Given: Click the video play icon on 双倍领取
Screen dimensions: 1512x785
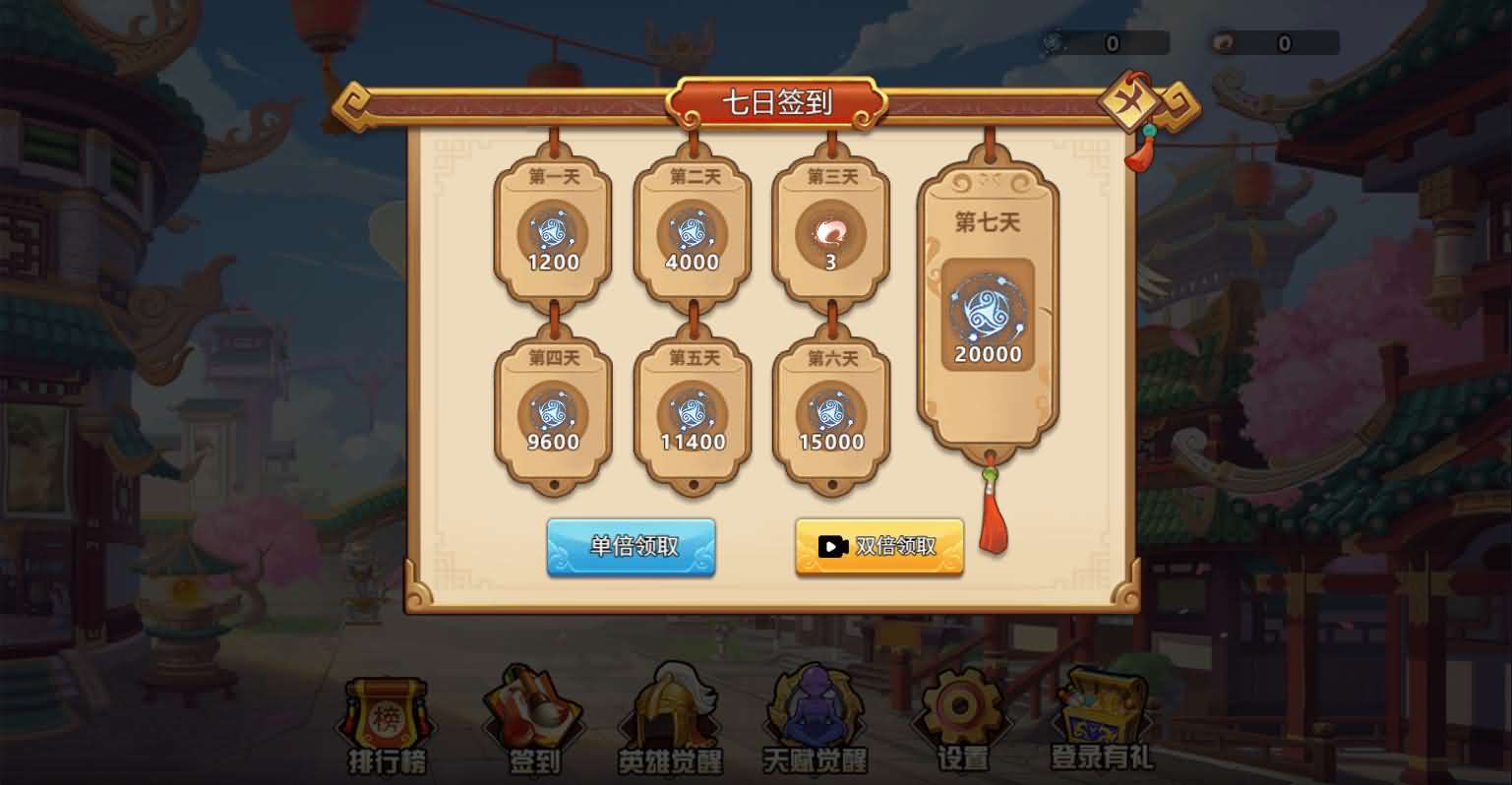Looking at the screenshot, I should coord(832,546).
